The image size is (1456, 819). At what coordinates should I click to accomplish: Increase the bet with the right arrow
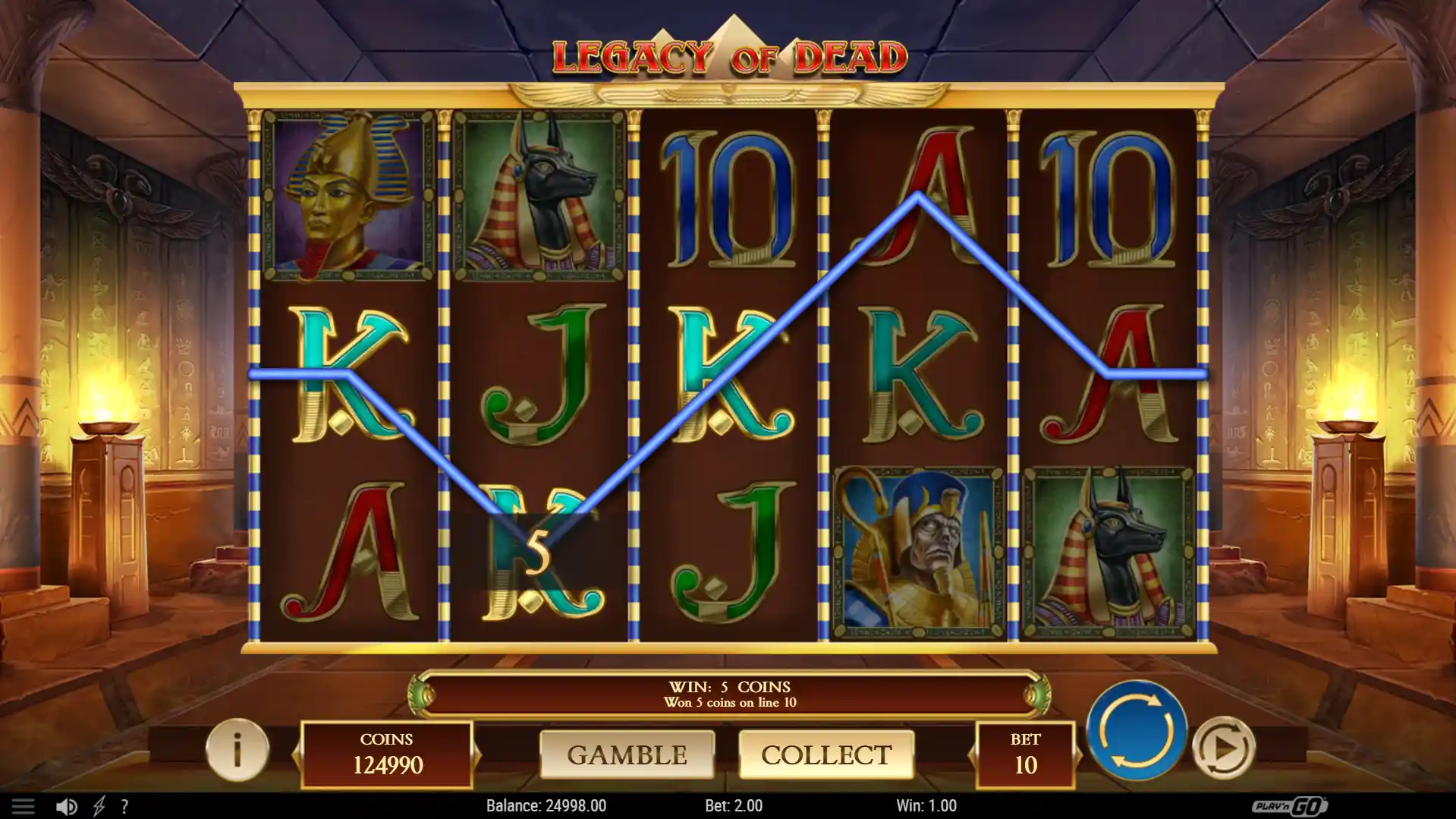pyautogui.click(x=1079, y=755)
